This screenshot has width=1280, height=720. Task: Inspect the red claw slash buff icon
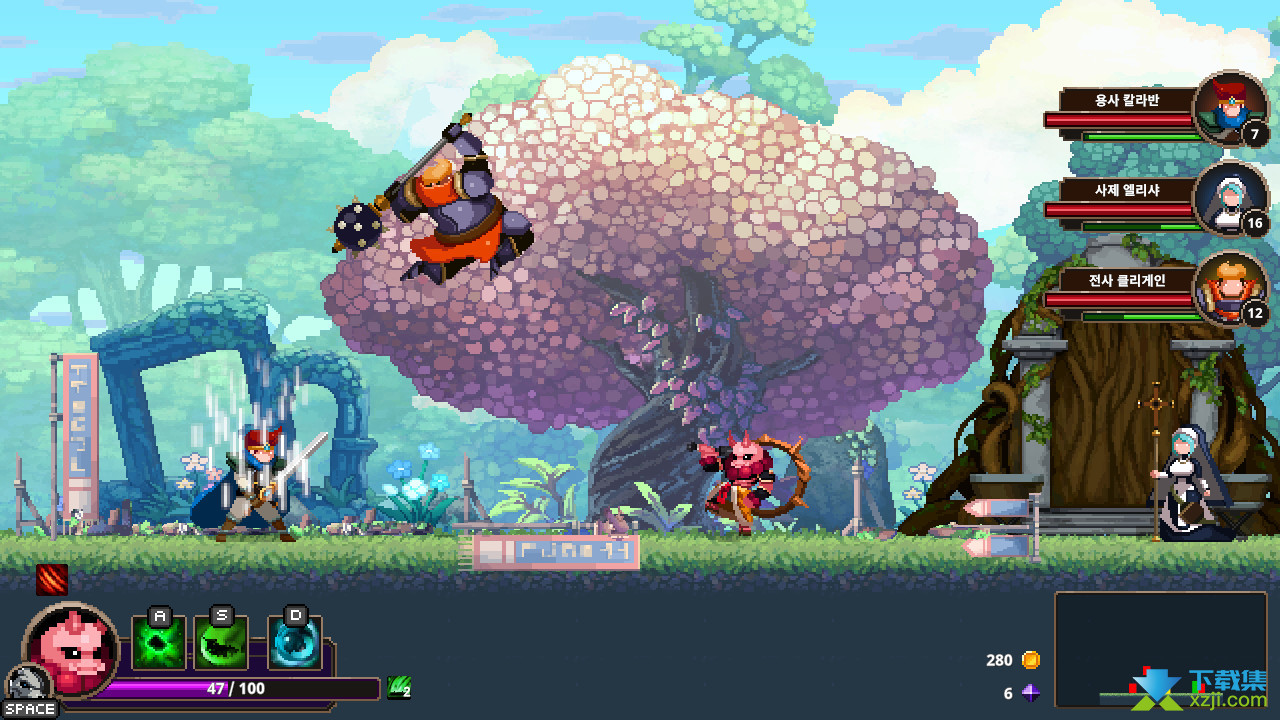pos(52,579)
